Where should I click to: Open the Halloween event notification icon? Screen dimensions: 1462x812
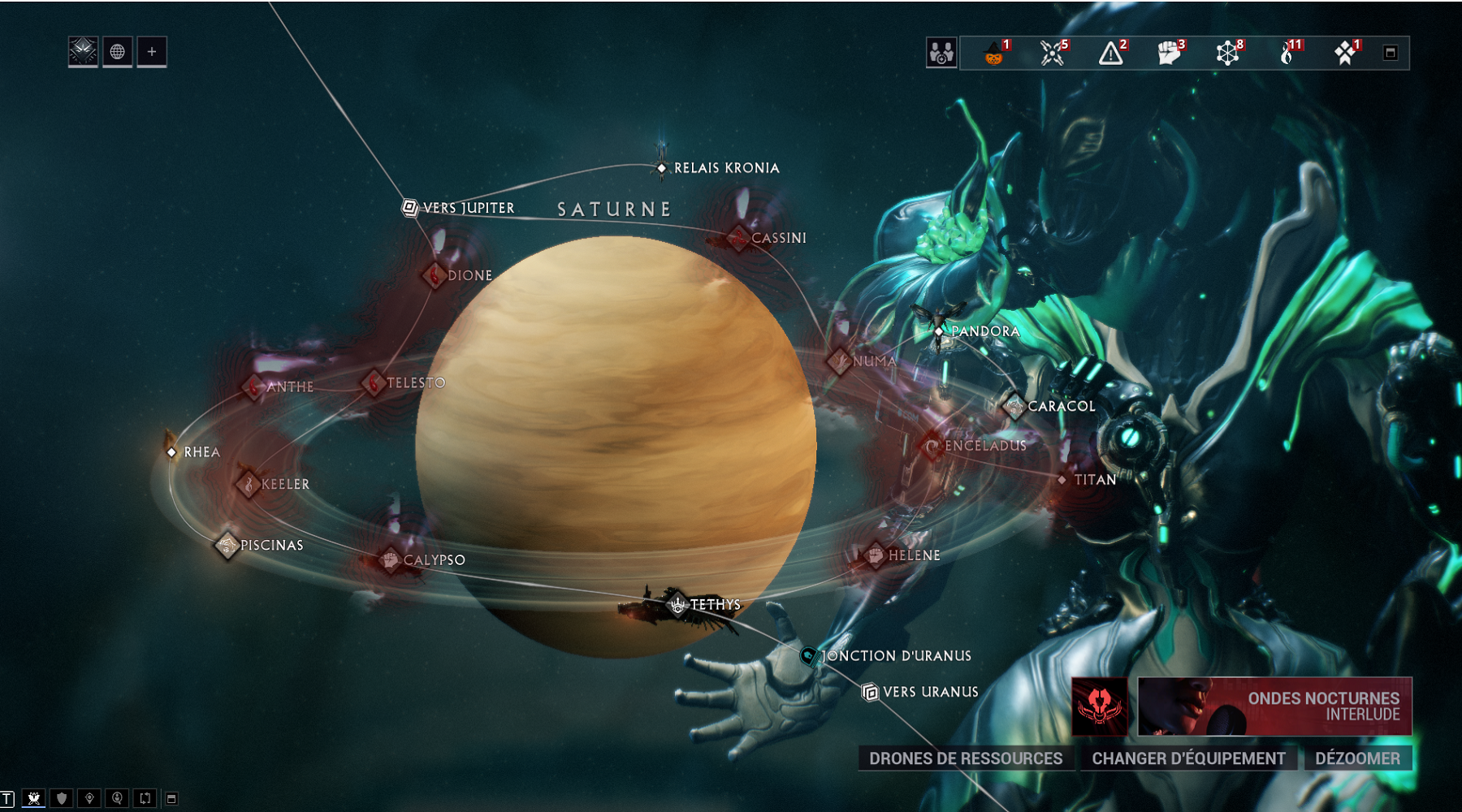(x=993, y=54)
